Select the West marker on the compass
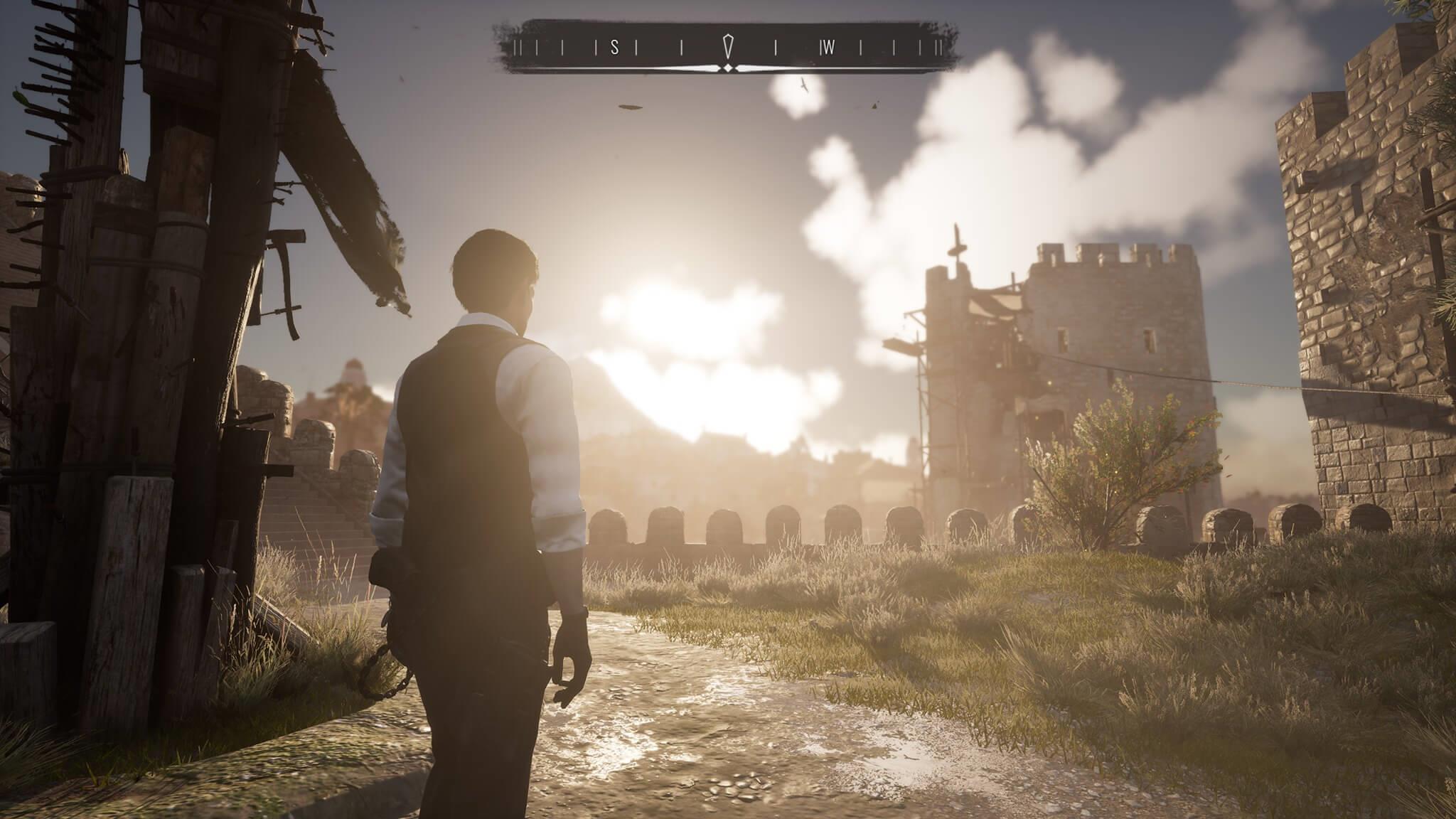 pyautogui.click(x=828, y=48)
